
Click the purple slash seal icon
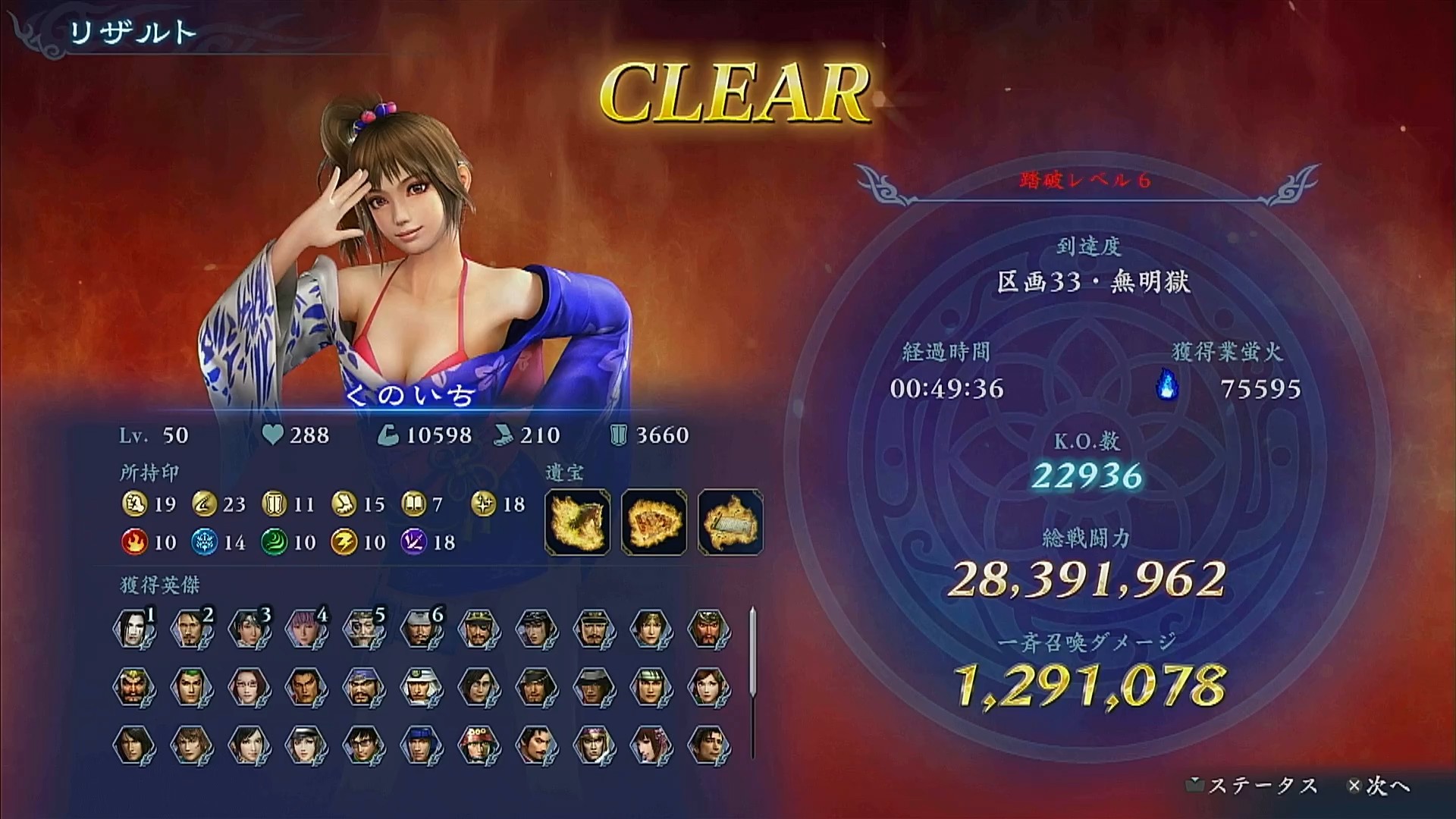pyautogui.click(x=414, y=541)
